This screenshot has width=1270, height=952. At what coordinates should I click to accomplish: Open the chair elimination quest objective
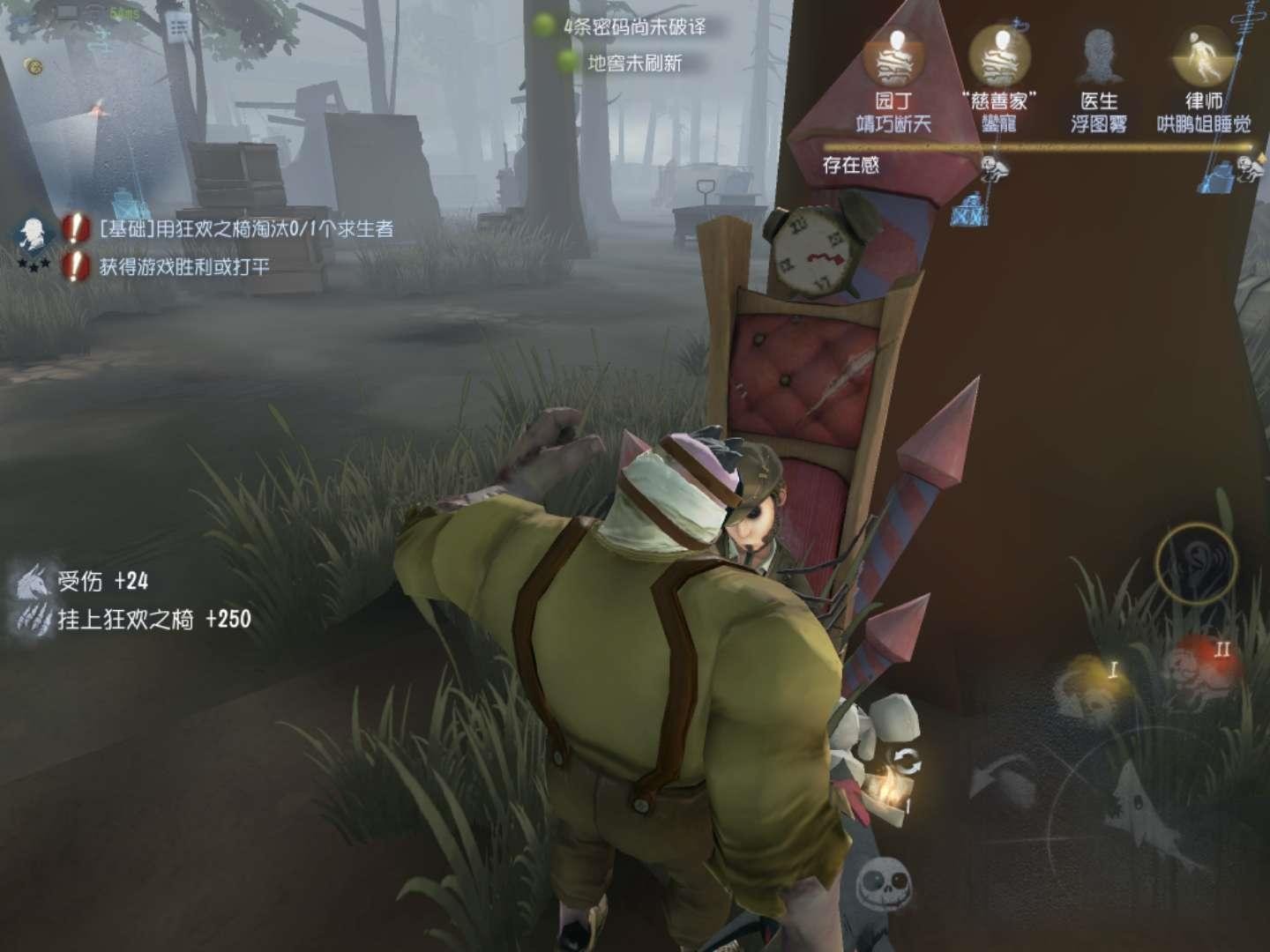245,229
